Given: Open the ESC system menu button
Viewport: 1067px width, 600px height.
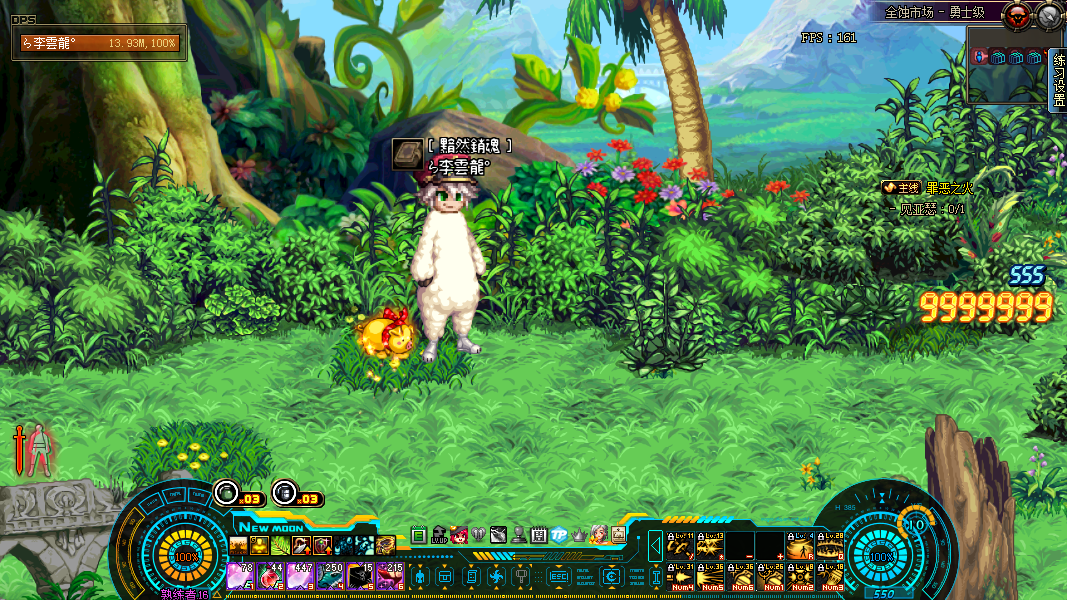Looking at the screenshot, I should pos(559,576).
